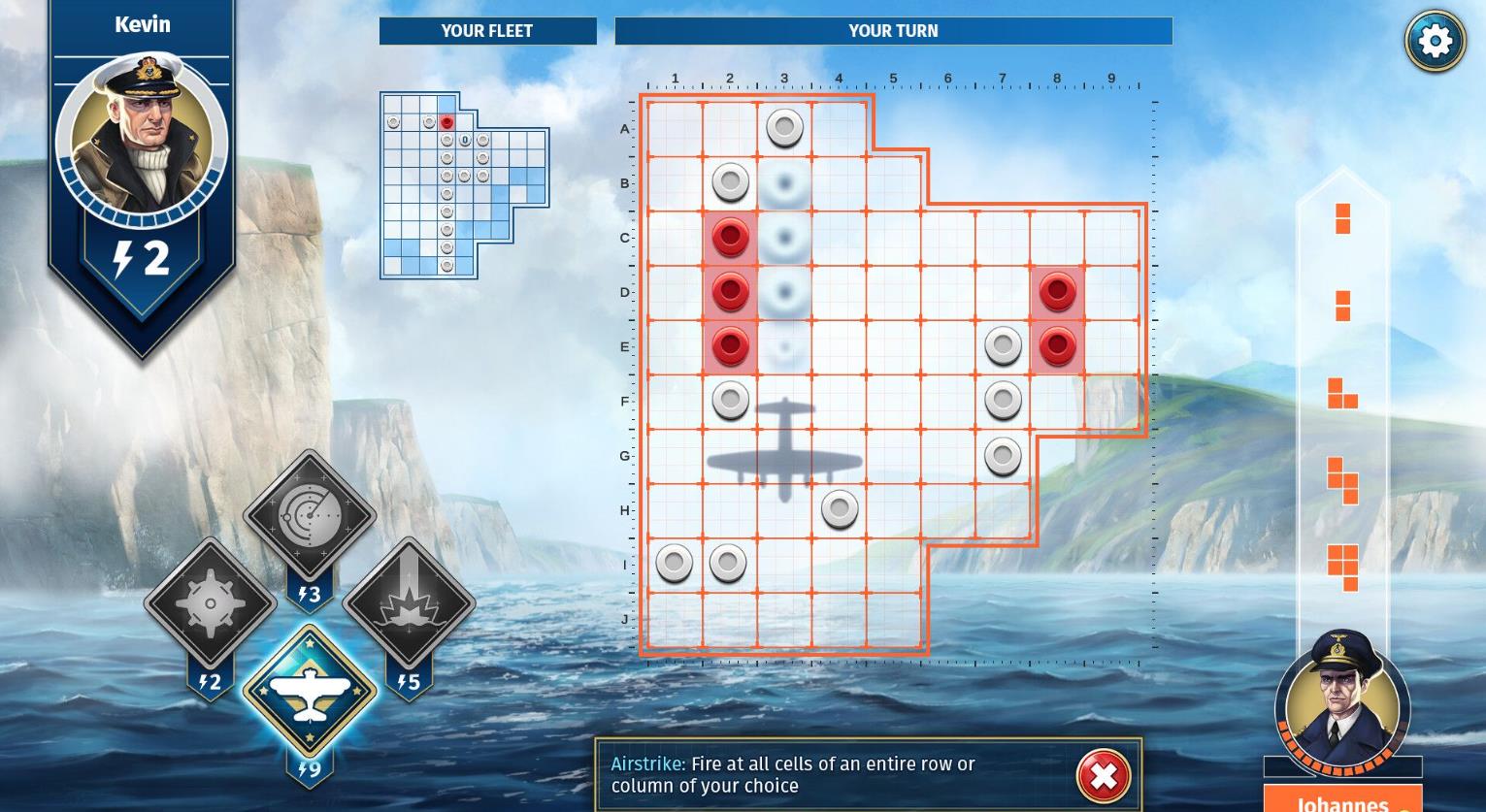1486x812 pixels.
Task: Activate the Radar power-up costing 3 energy
Action: click(310, 515)
